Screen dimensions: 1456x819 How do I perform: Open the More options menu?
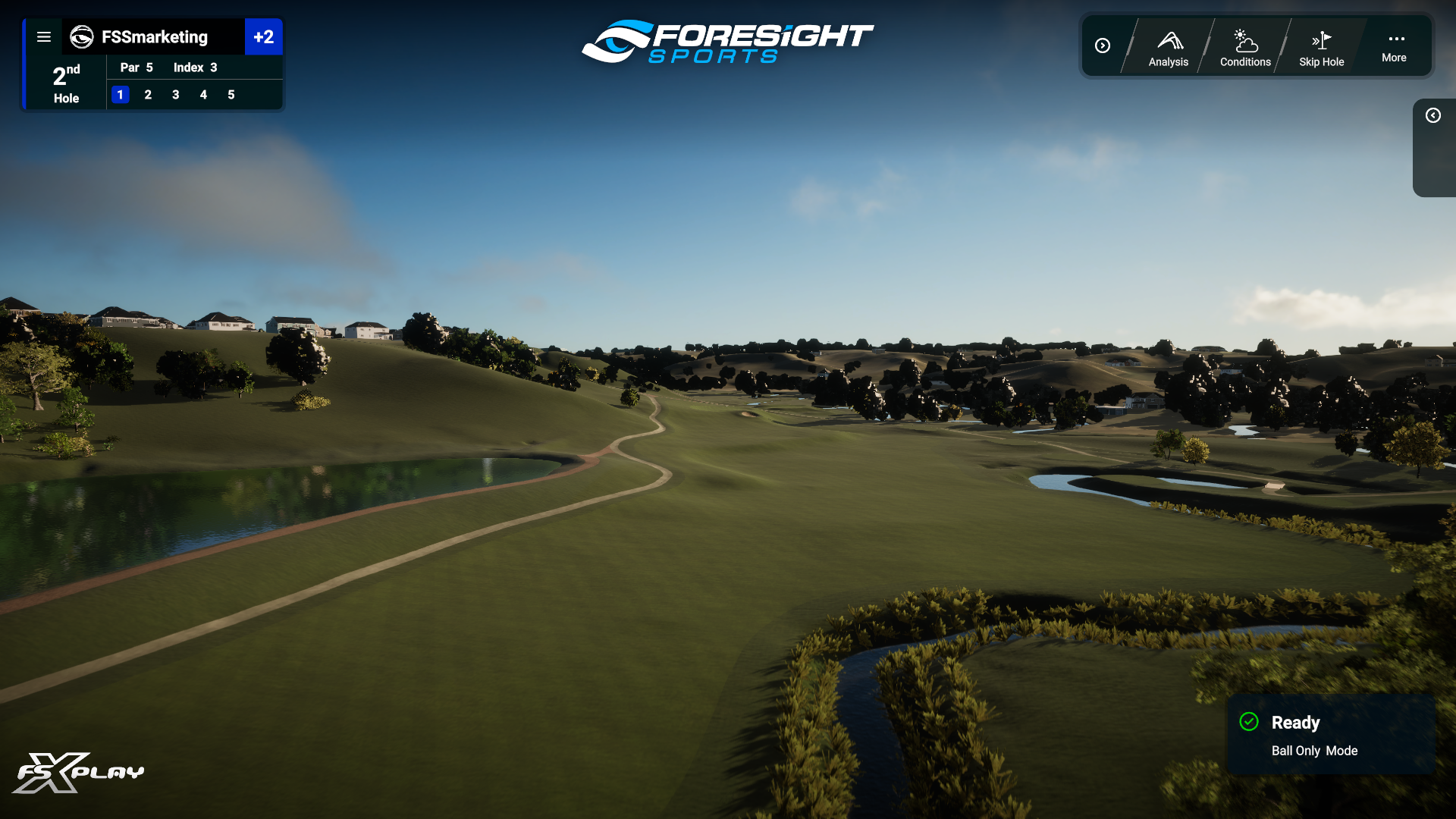1394,47
